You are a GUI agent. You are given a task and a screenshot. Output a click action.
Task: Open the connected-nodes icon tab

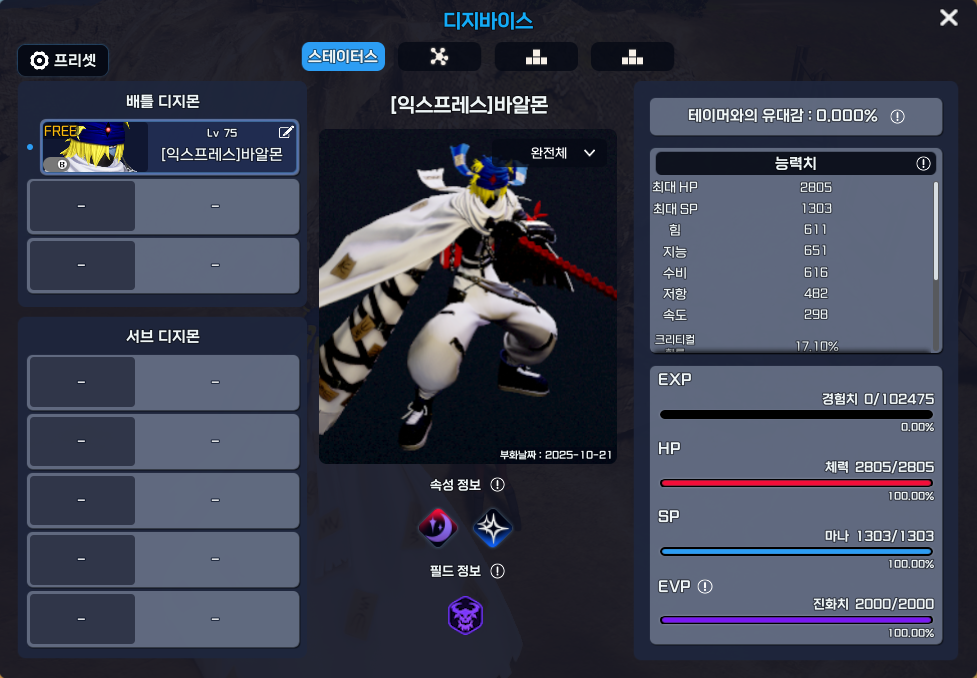point(439,56)
